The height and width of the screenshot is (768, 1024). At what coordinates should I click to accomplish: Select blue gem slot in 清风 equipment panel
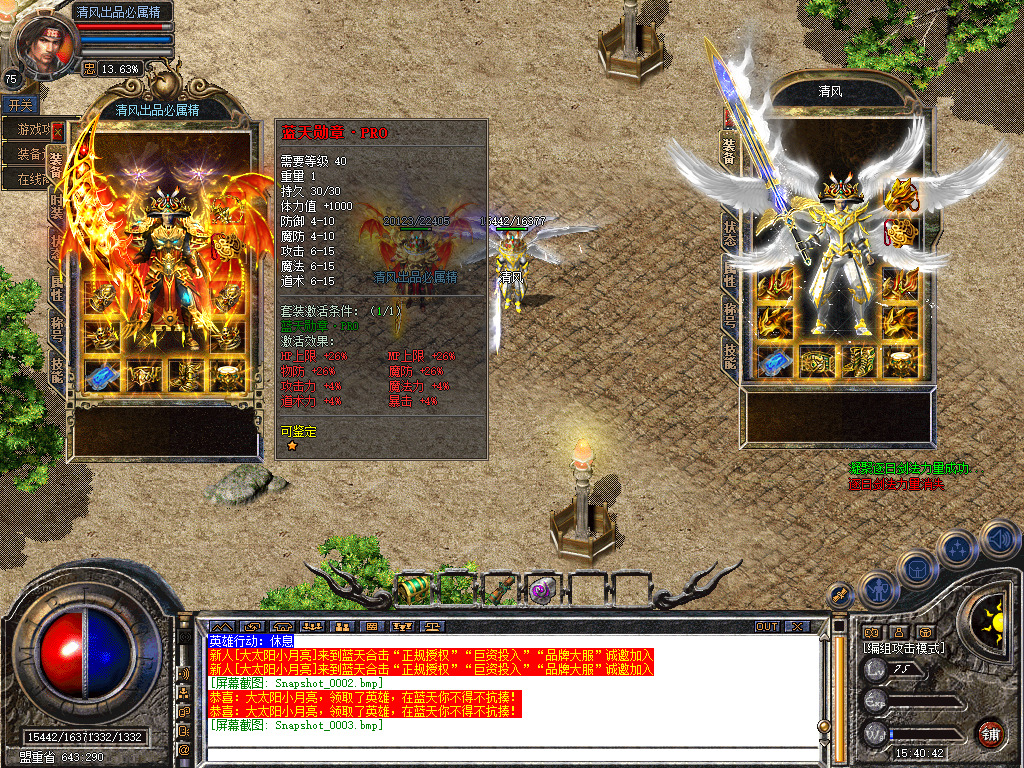[x=773, y=364]
